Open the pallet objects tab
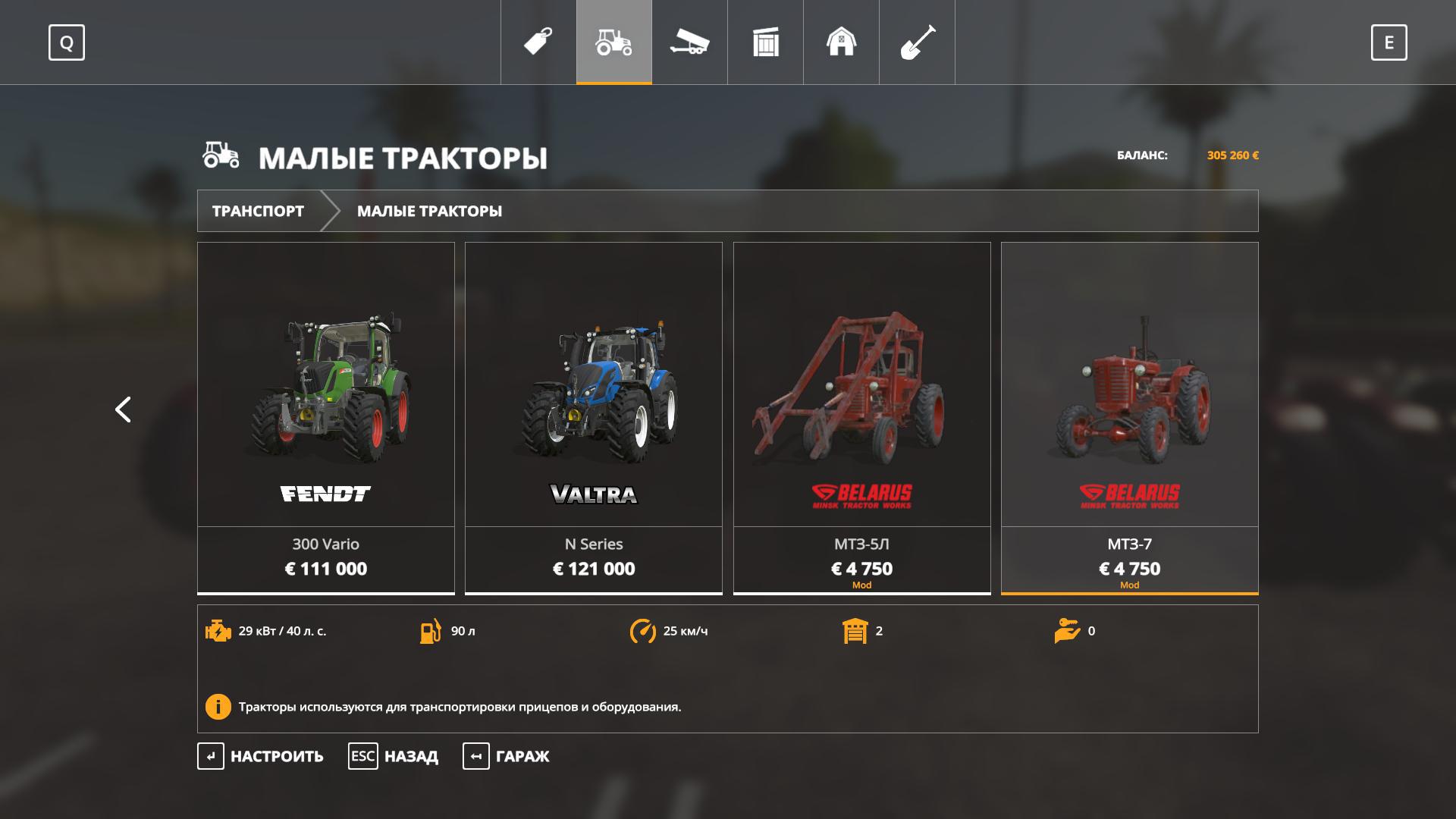This screenshot has width=1456, height=819. click(x=766, y=42)
